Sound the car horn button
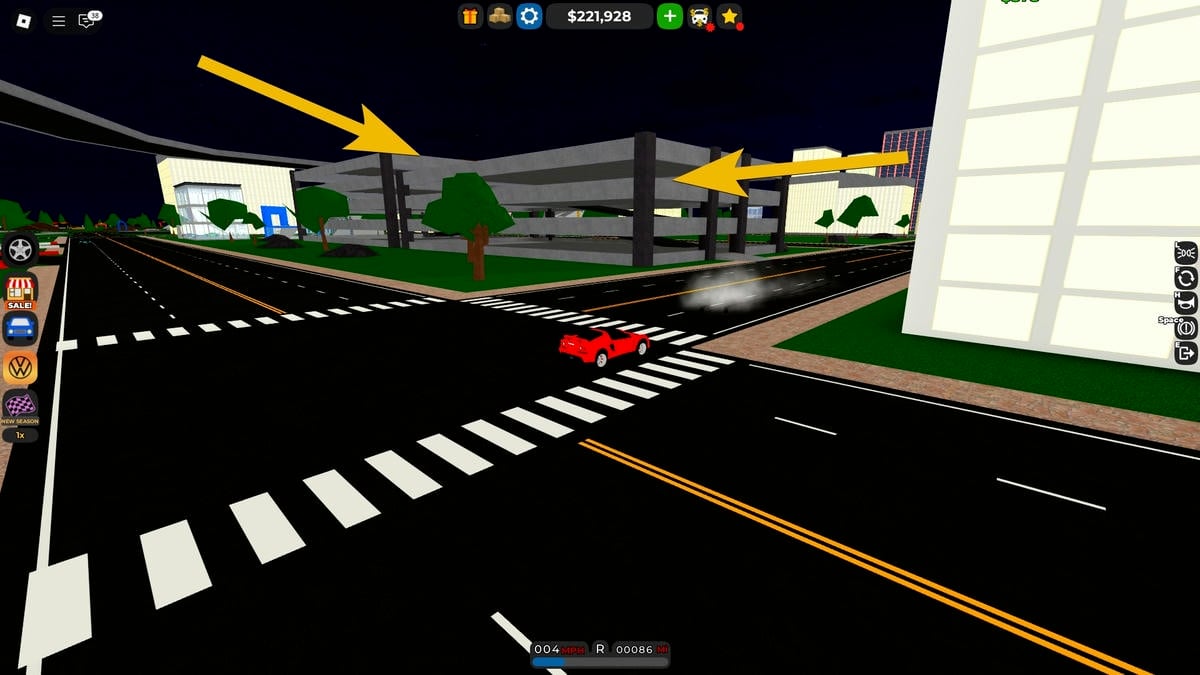Viewport: 1200px width, 675px height. [x=1186, y=303]
